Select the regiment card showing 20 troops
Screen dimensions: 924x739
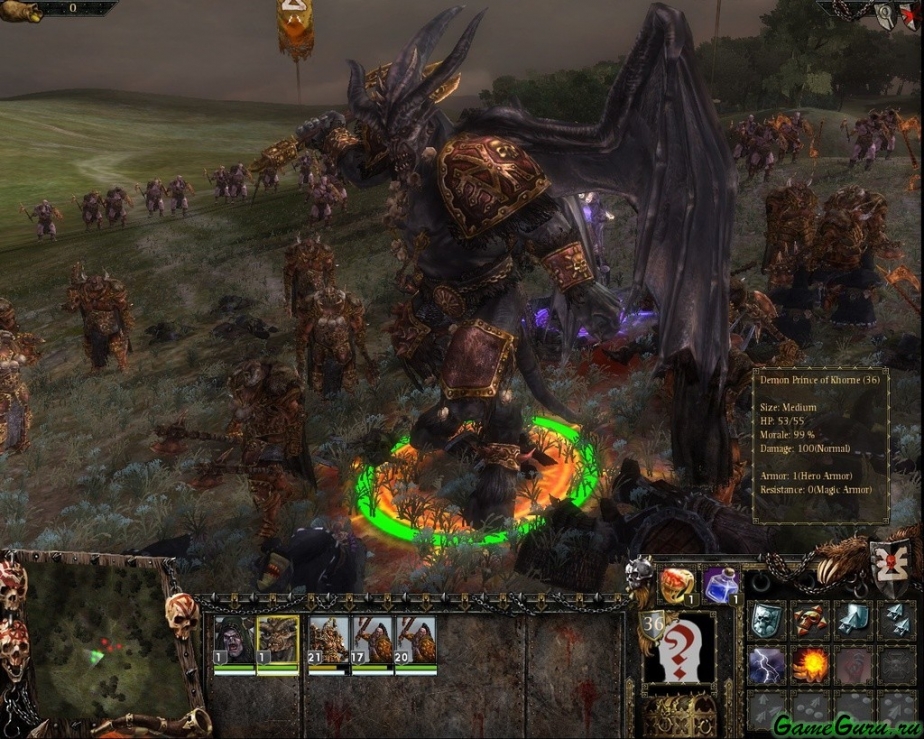pyautogui.click(x=416, y=640)
